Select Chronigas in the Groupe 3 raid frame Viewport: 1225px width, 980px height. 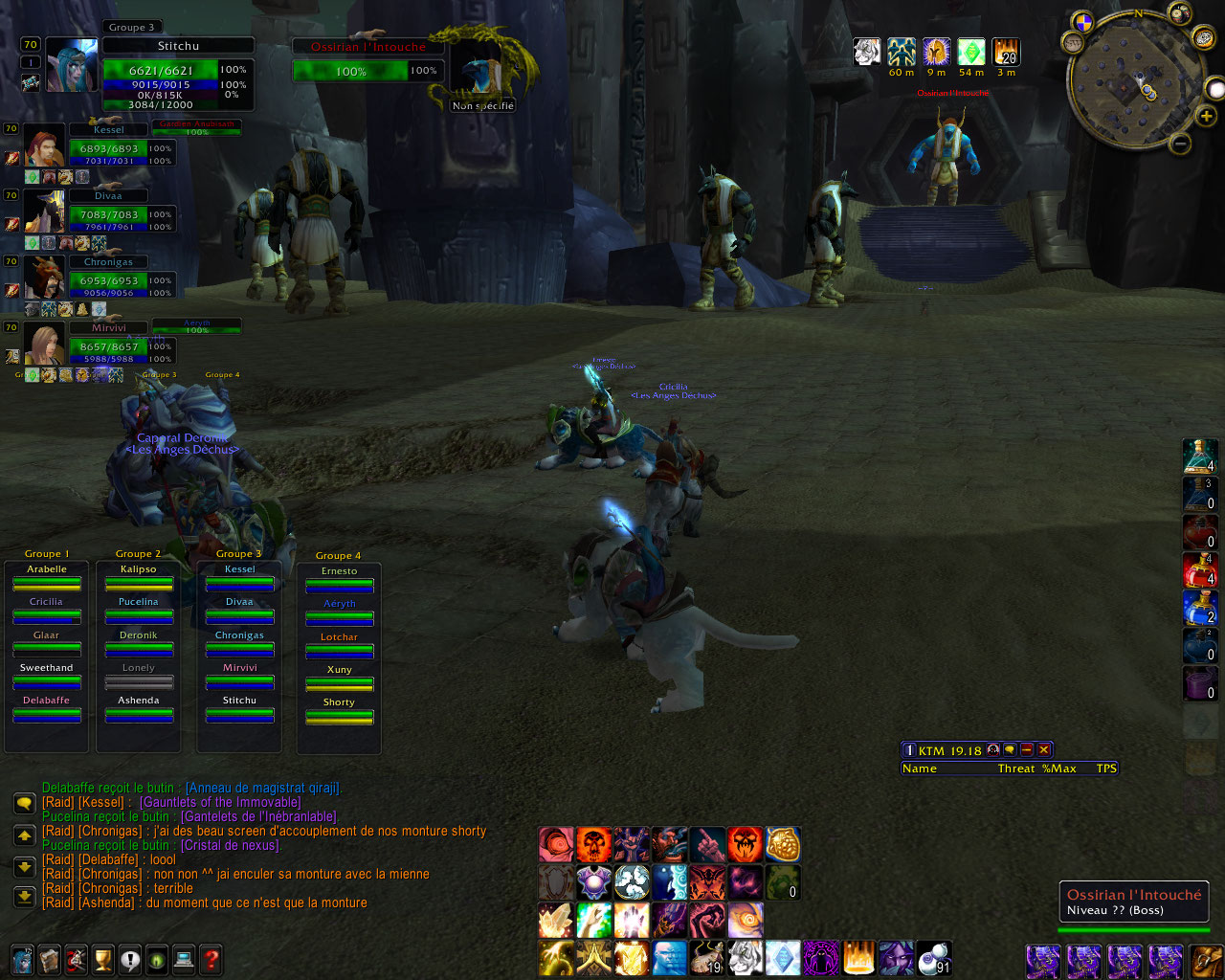click(x=239, y=642)
